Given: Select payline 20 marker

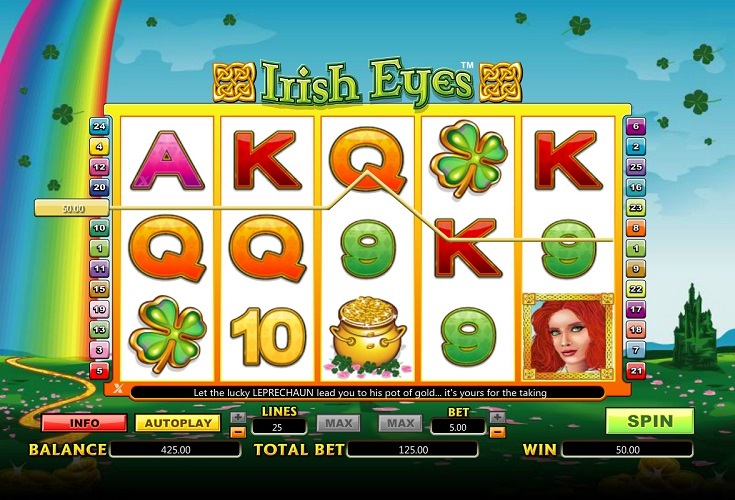Looking at the screenshot, I should point(99,187).
